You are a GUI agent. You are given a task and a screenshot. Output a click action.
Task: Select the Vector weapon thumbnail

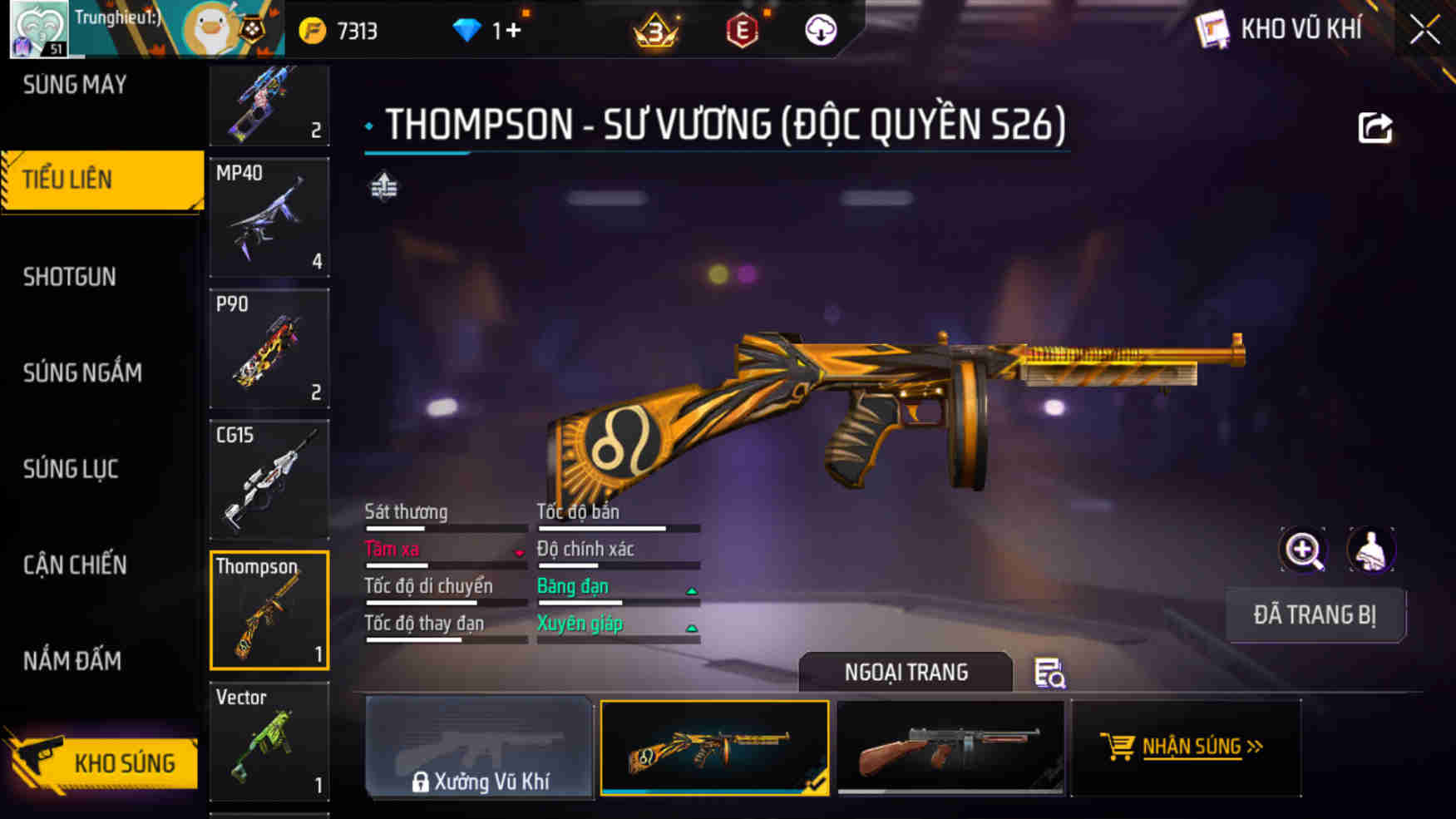[269, 743]
